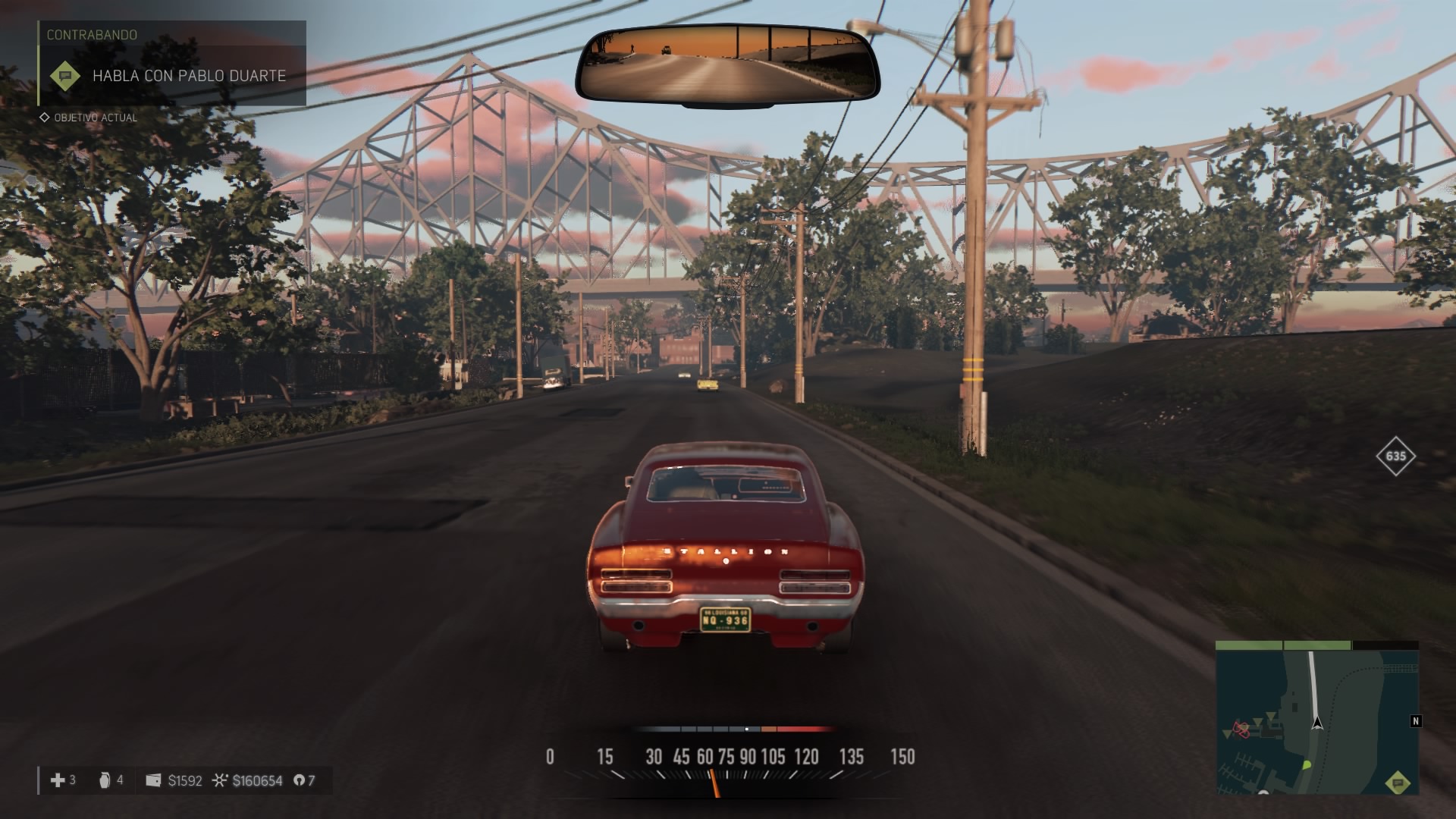Screen dimensions: 1456x819
Task: Click the rearview mirror display
Action: pyautogui.click(x=727, y=64)
